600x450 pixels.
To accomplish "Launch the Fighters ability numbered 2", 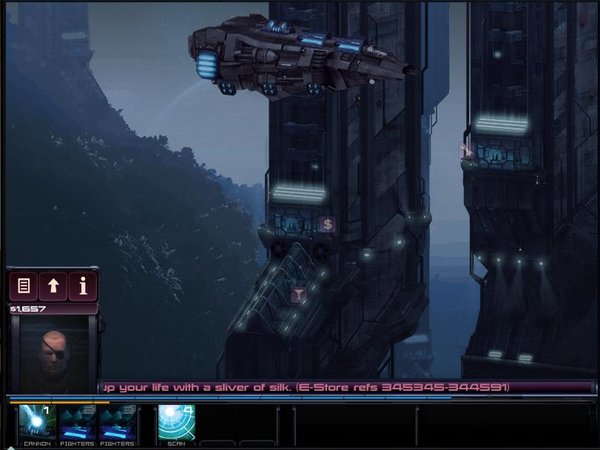I will coord(77,424).
